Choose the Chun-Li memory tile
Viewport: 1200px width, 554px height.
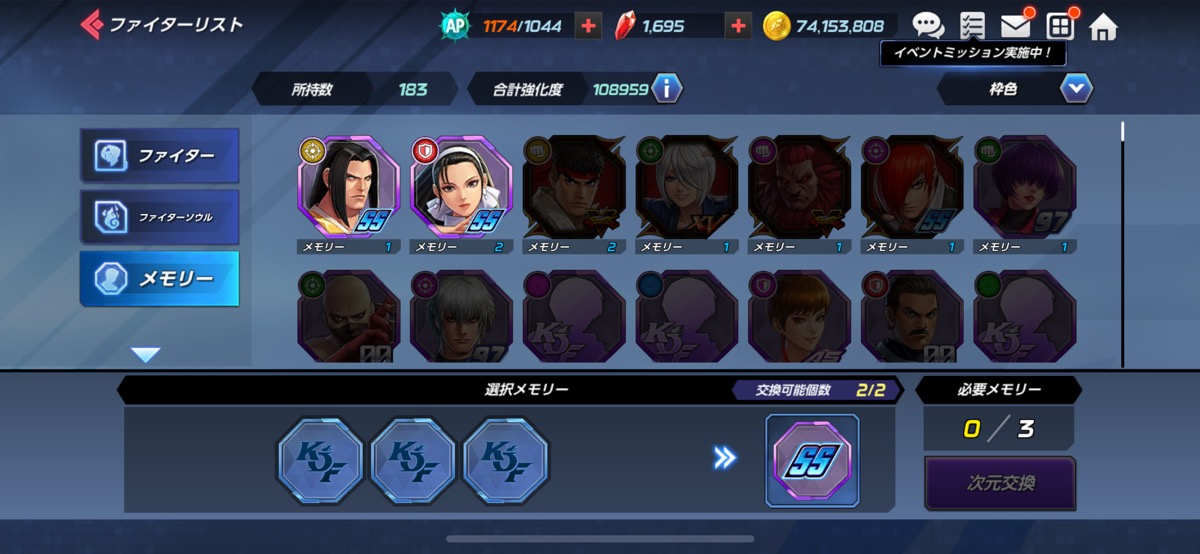(x=461, y=187)
